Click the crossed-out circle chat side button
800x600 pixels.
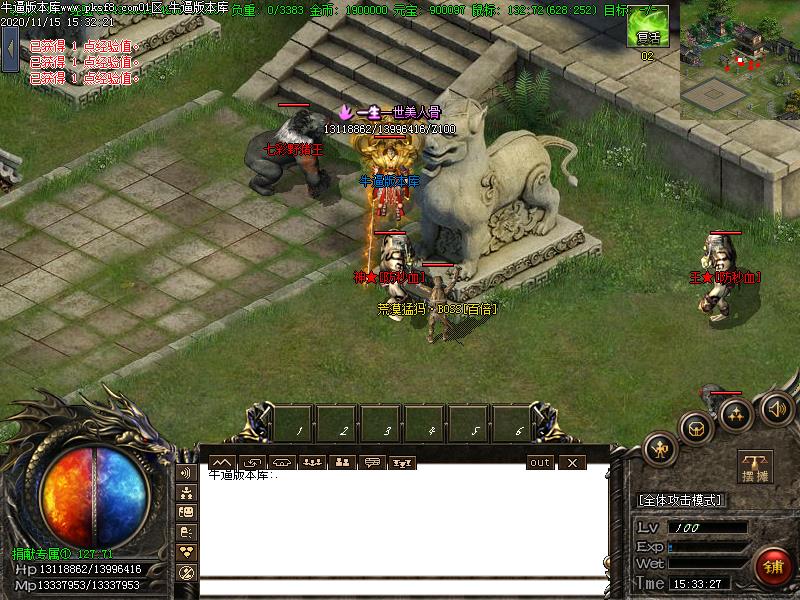tap(186, 572)
